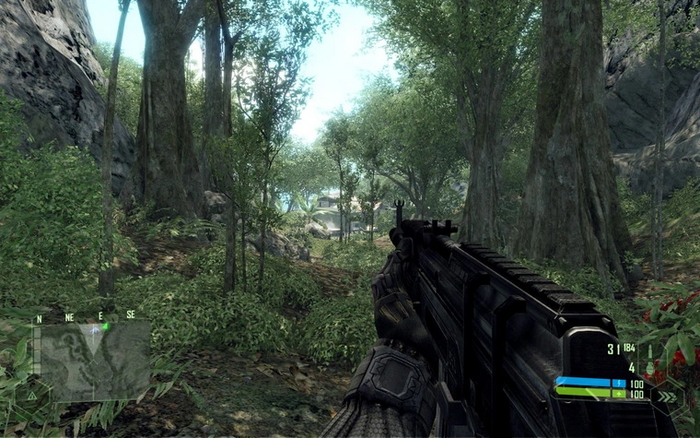Click the grenade icon
Image resolution: width=700 pixels, height=438 pixels.
[x=651, y=368]
